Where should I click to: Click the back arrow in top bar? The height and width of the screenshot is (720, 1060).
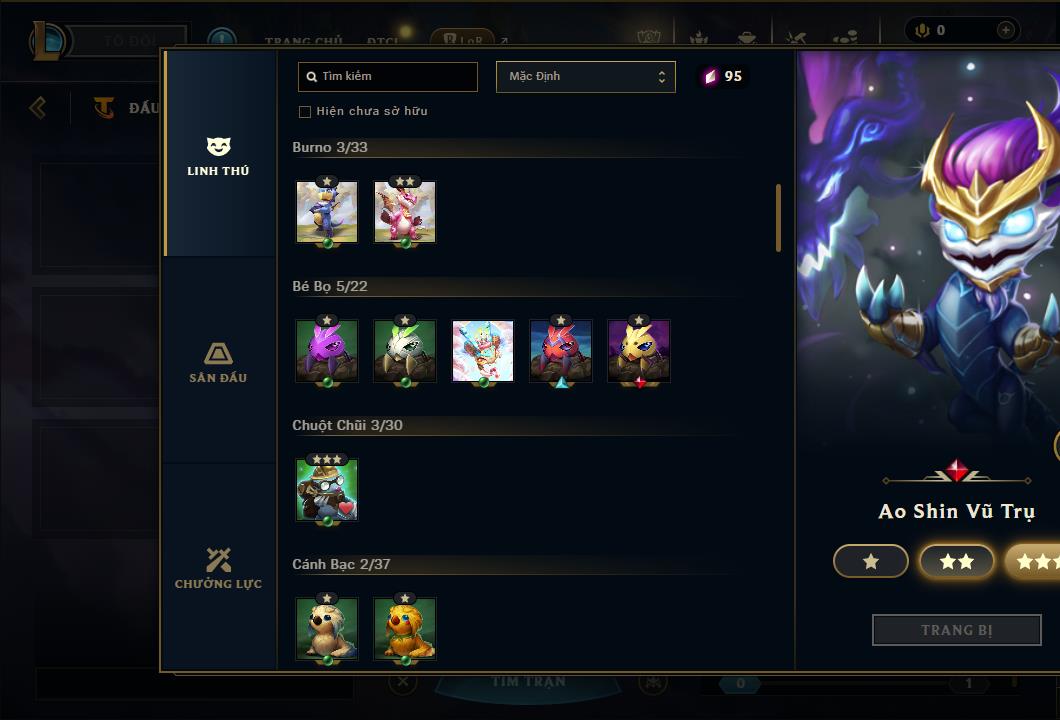(38, 107)
